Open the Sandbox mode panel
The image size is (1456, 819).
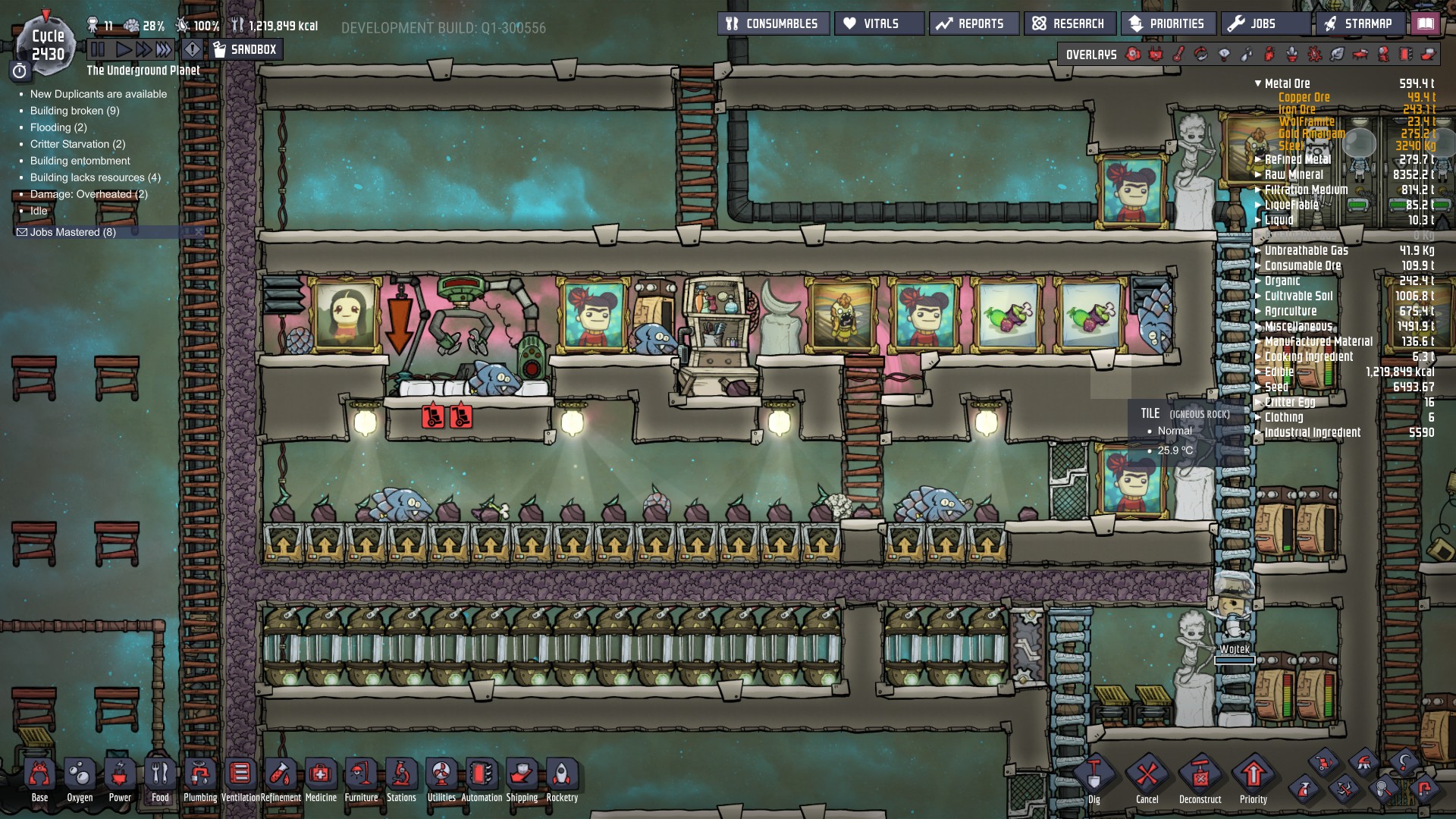(245, 49)
